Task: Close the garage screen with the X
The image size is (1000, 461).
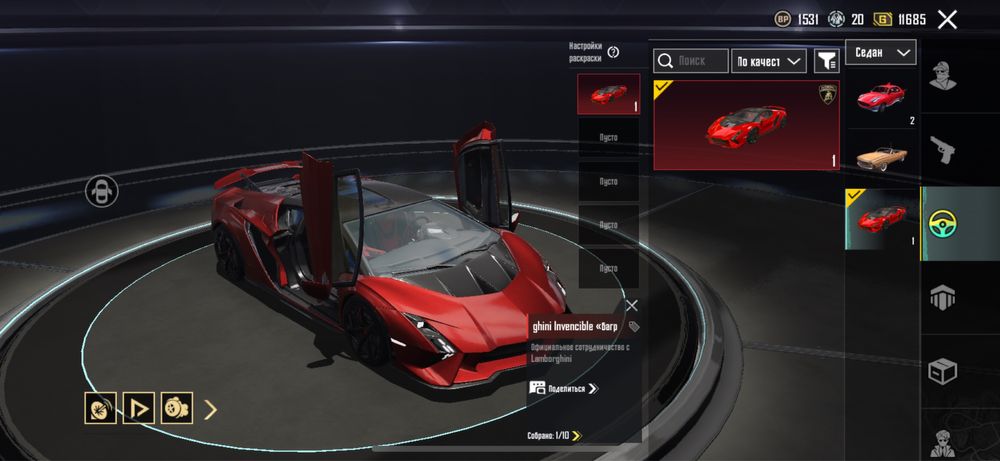Action: pyautogui.click(x=947, y=19)
